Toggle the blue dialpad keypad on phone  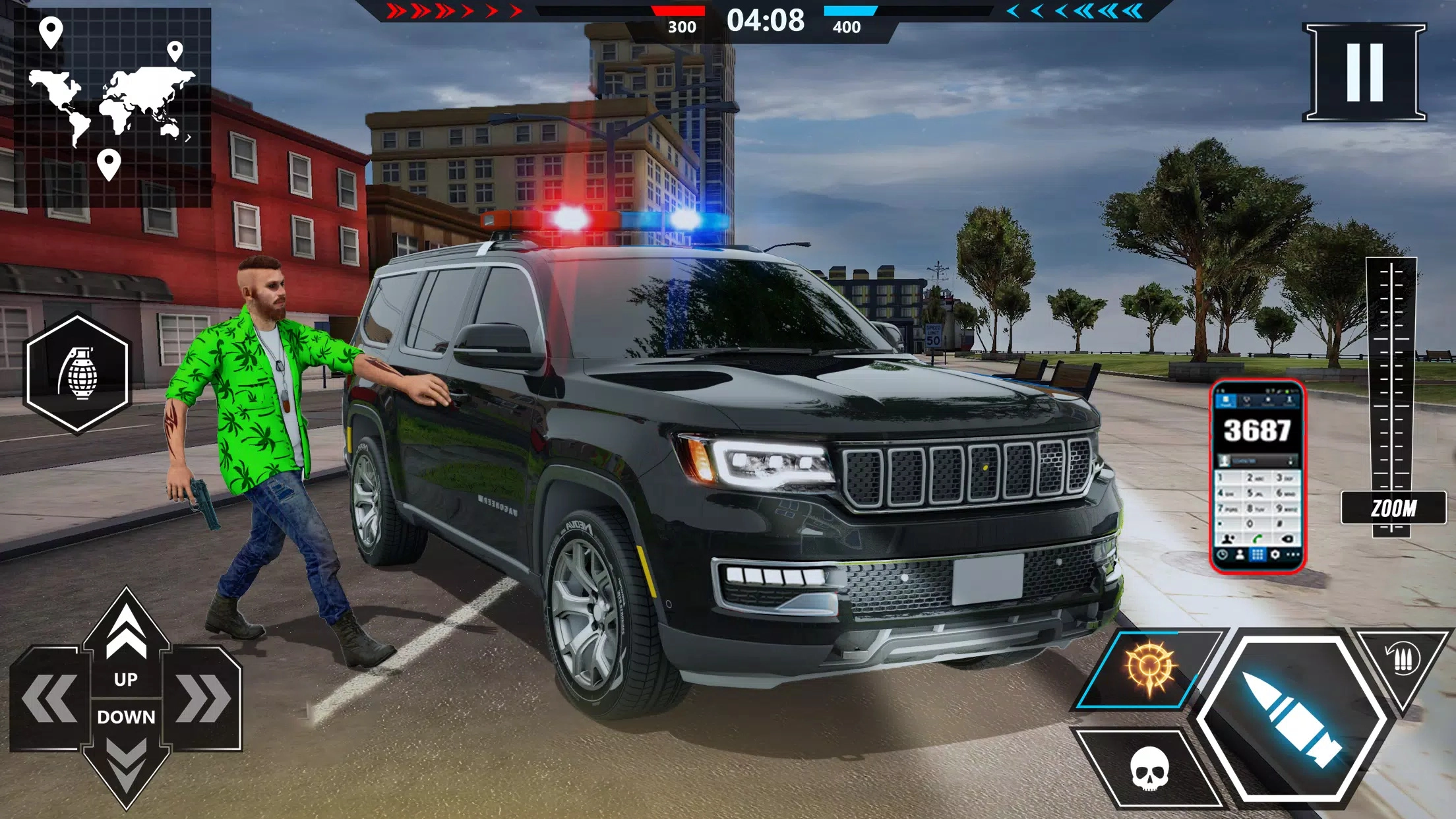1258,555
